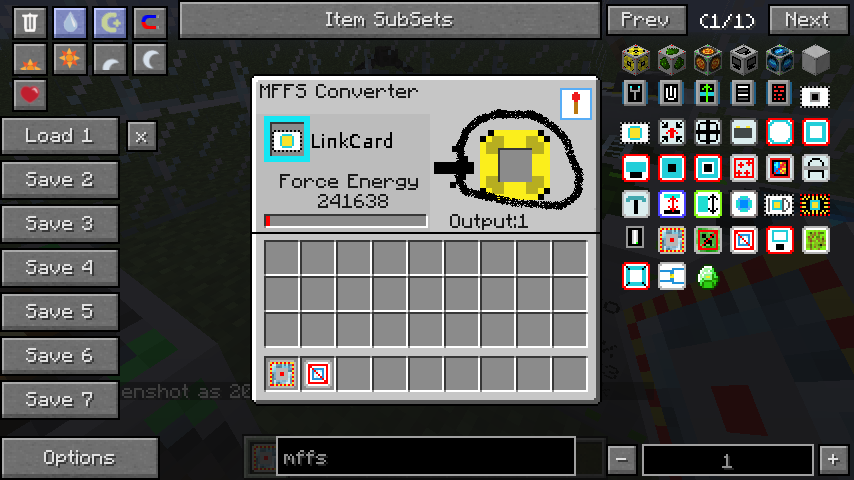Click the trash can delete mode icon

click(x=30, y=23)
